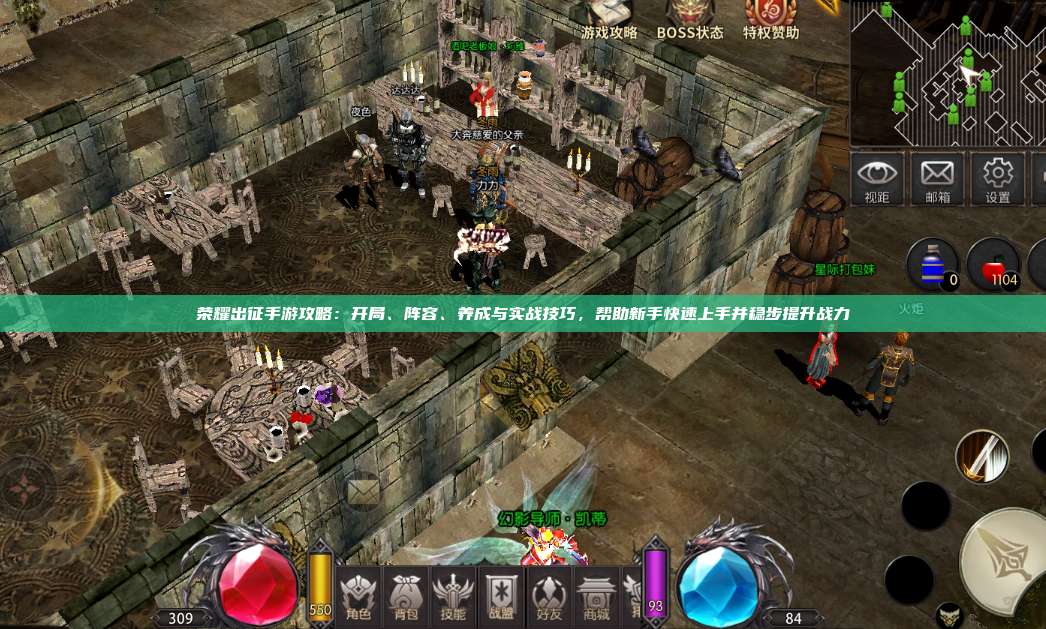
Task: Open the 角色 character menu
Action: coord(357,595)
